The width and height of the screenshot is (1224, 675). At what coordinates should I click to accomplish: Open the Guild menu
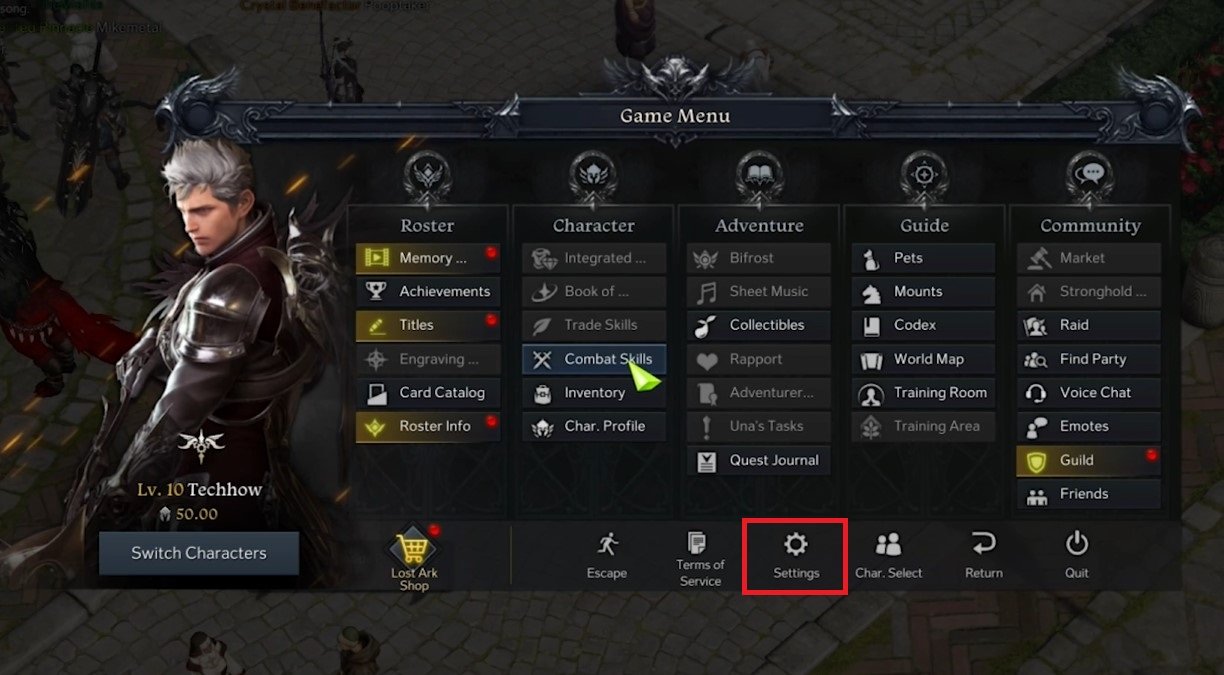click(x=1089, y=460)
